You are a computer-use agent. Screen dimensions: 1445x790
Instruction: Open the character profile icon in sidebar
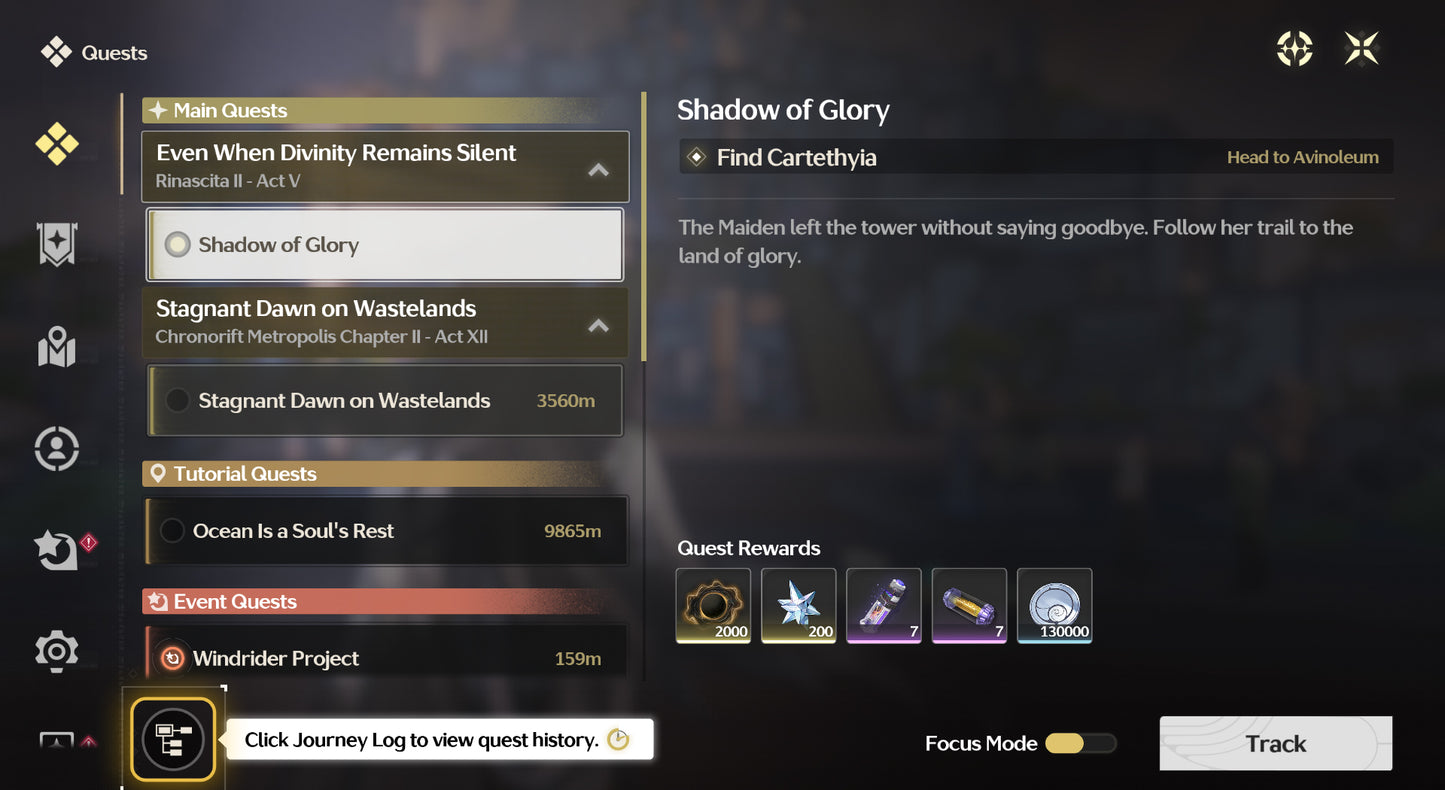pos(57,448)
